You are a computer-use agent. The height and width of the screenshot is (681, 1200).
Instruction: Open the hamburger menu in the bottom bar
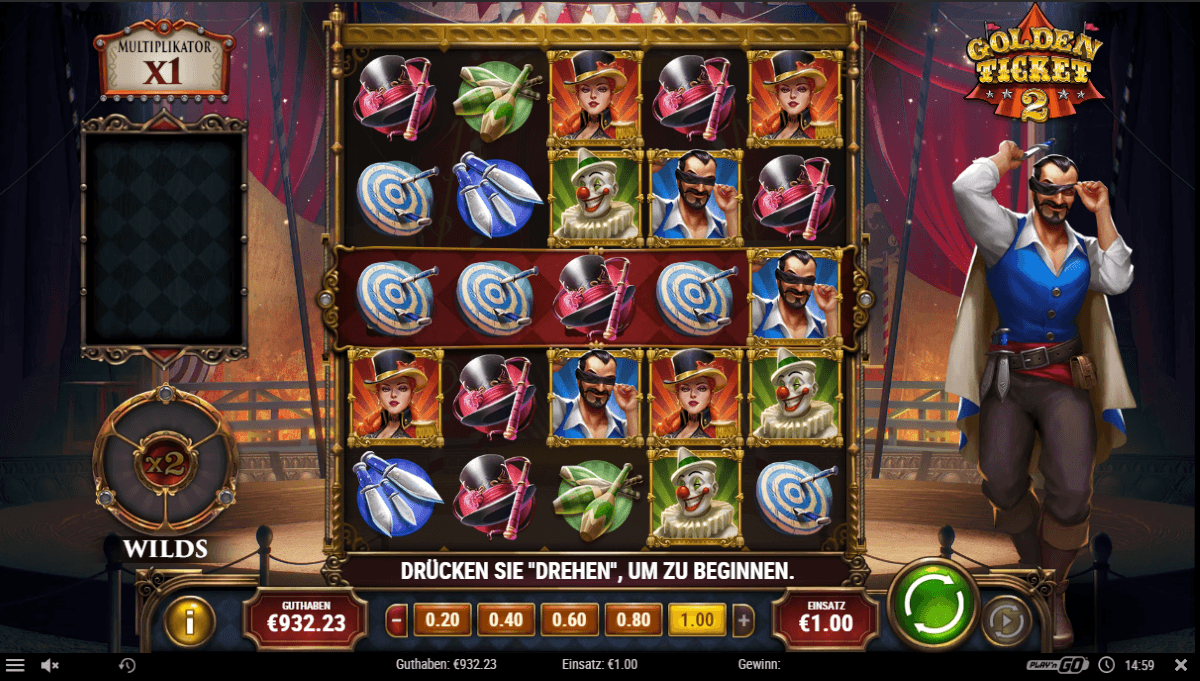15,665
